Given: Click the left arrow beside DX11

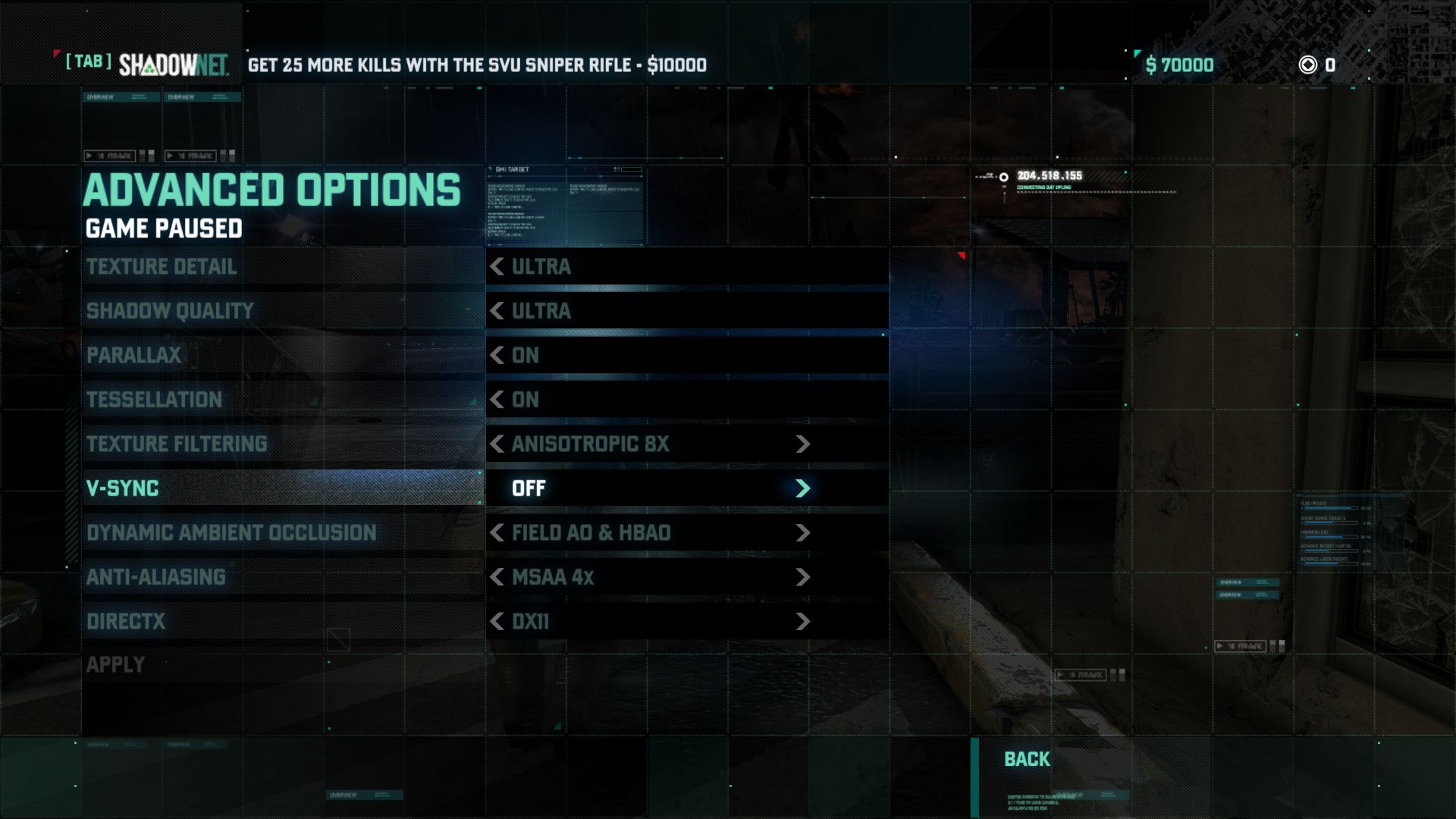Looking at the screenshot, I should point(497,622).
